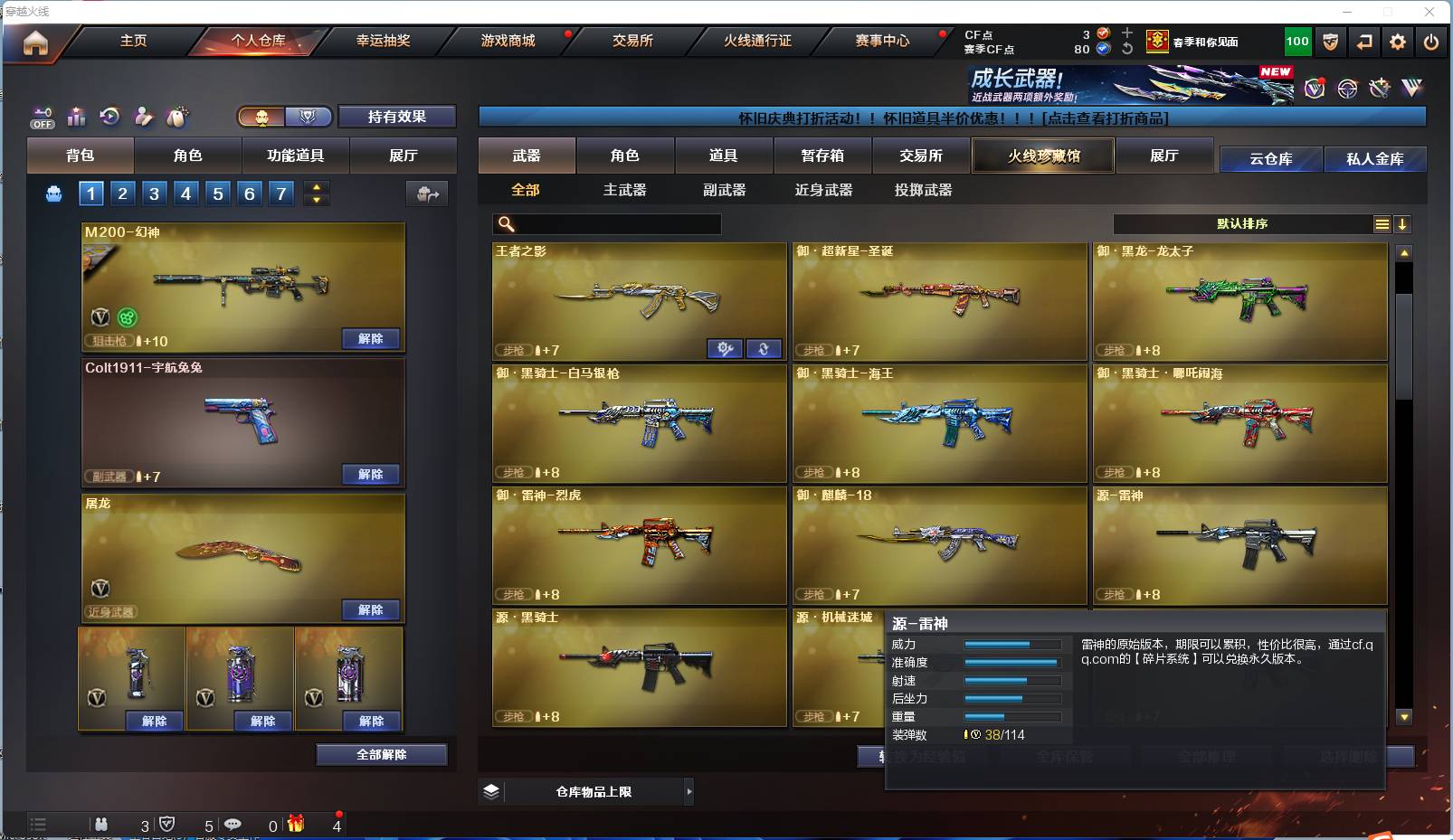This screenshot has width=1453, height=840.
Task: Open the settings gear icon
Action: coord(1396,41)
